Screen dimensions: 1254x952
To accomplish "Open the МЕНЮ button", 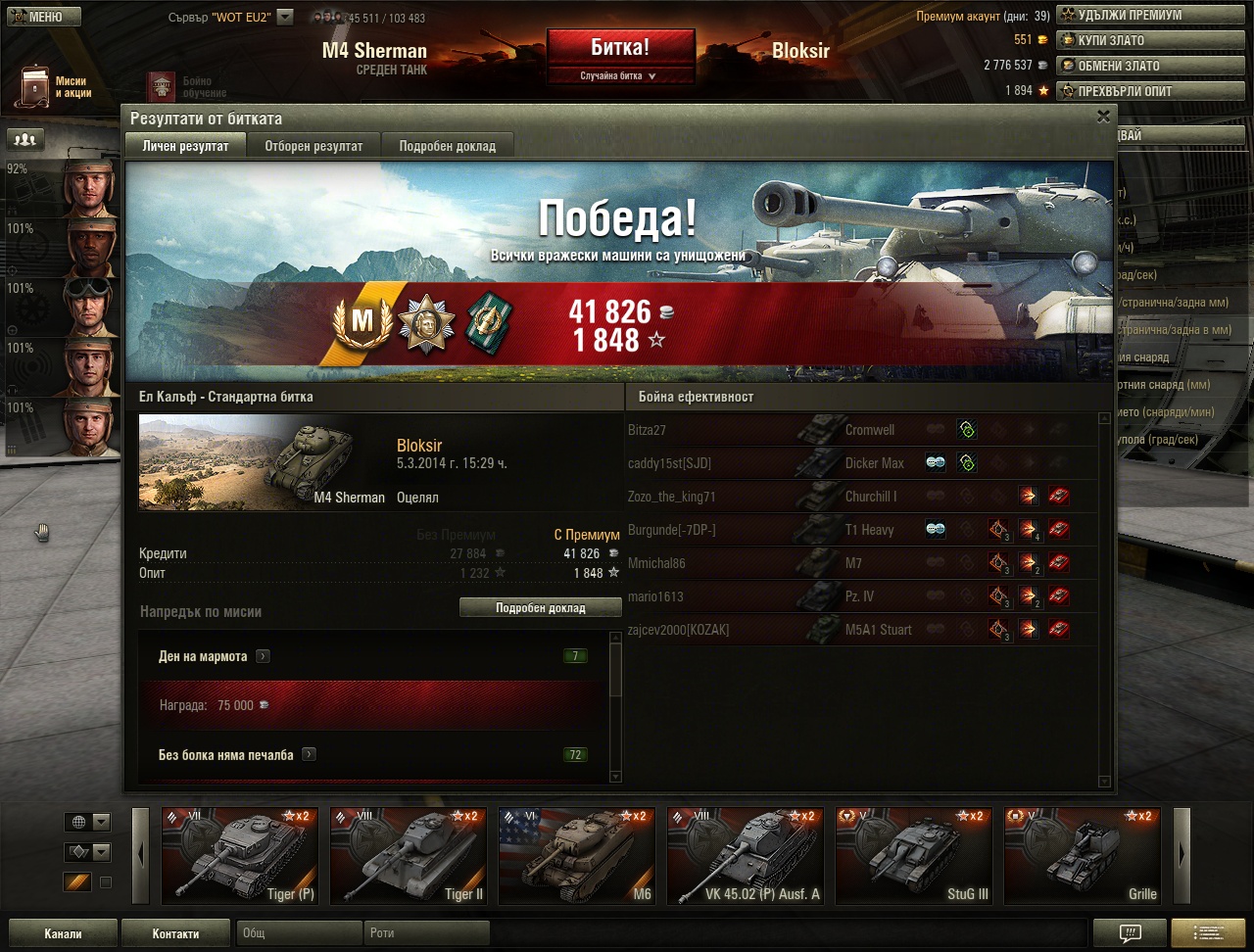I will pyautogui.click(x=41, y=17).
